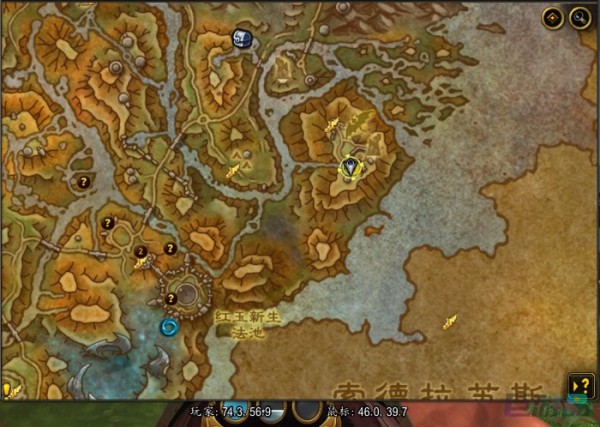Toggle the quest log side panel button

(580, 385)
